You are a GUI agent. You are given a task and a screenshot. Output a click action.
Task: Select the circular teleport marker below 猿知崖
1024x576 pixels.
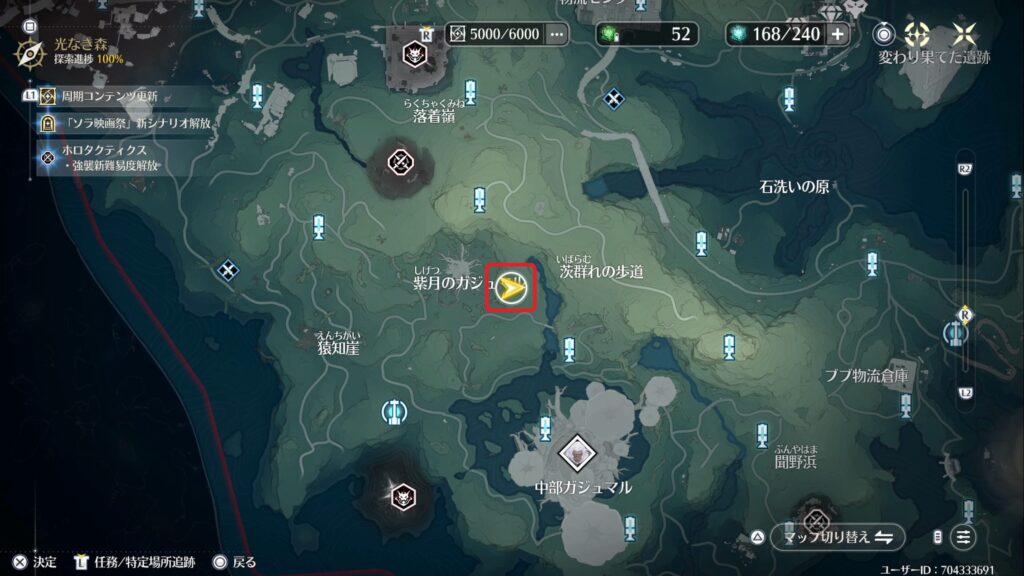click(393, 411)
